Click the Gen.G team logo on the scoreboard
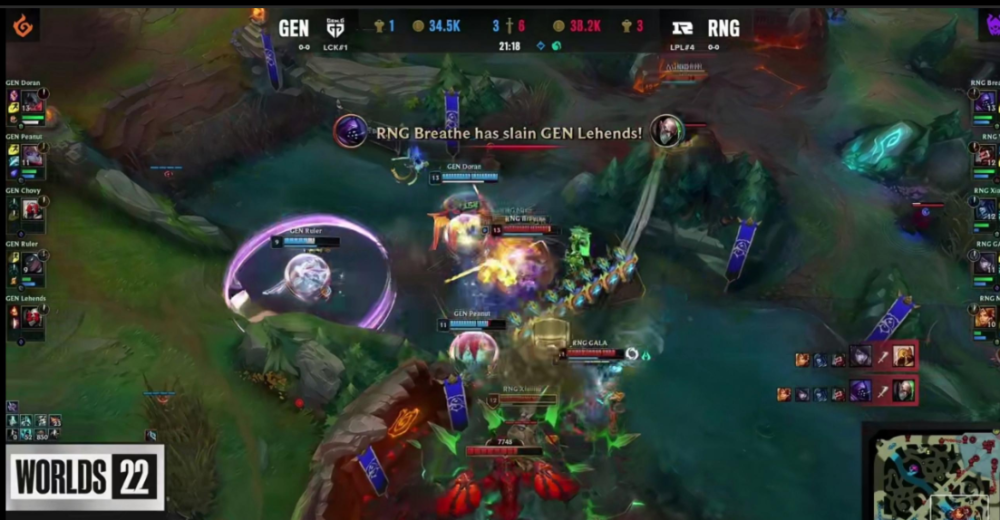Image resolution: width=1000 pixels, height=520 pixels. [x=335, y=28]
